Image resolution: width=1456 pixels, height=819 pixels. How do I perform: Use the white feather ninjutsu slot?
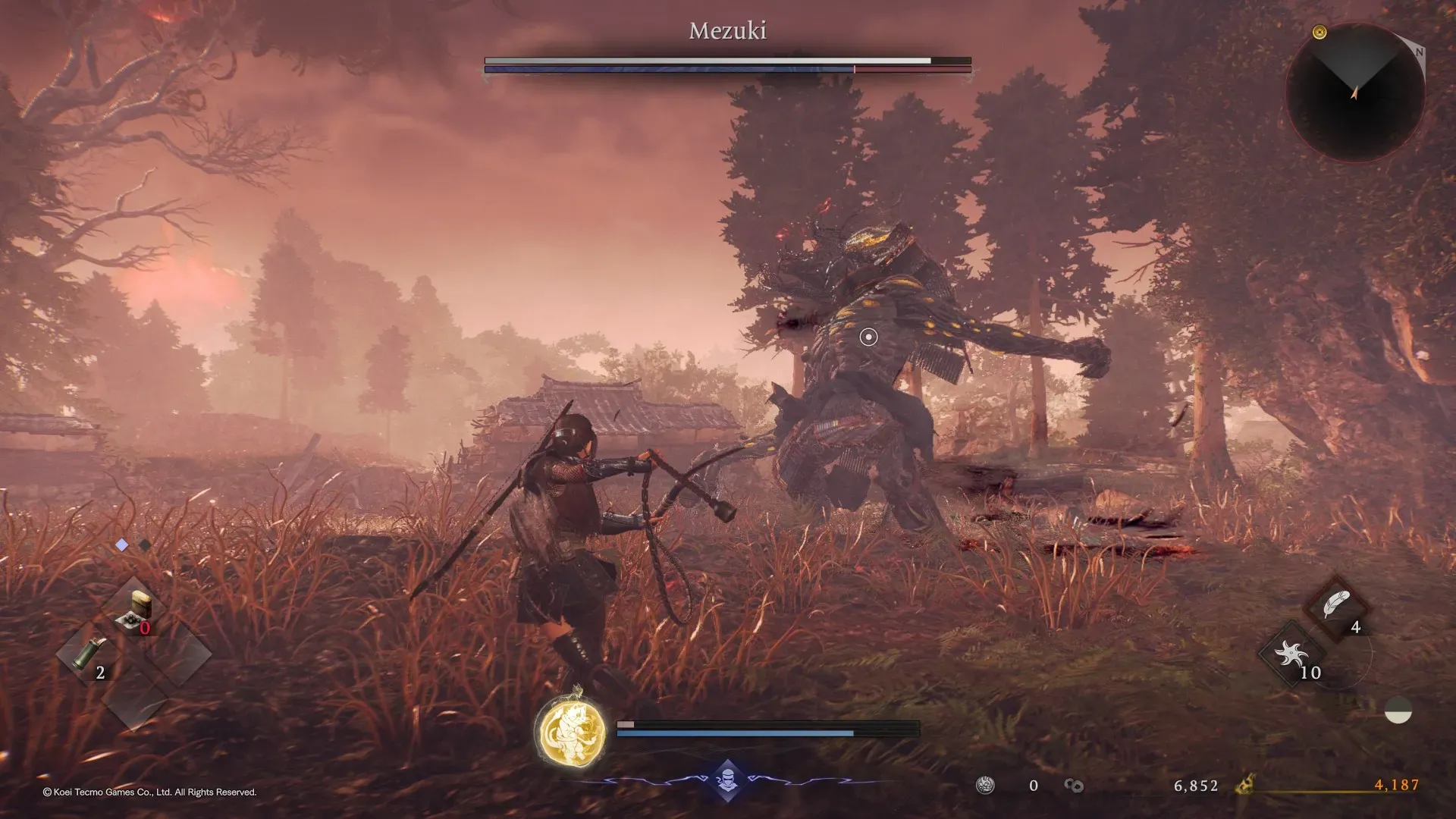click(x=1336, y=606)
